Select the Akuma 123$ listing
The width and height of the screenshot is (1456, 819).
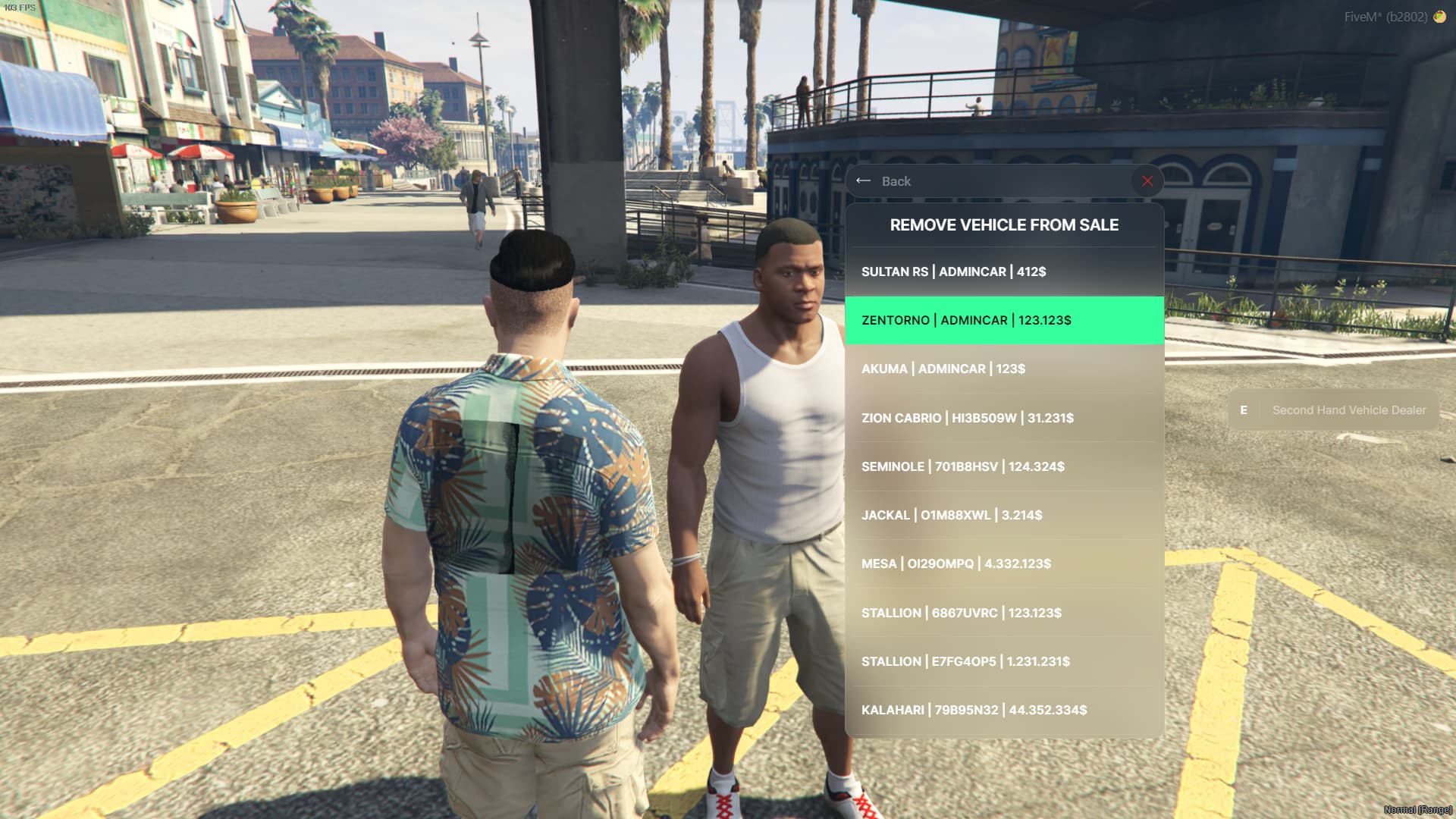[1003, 369]
